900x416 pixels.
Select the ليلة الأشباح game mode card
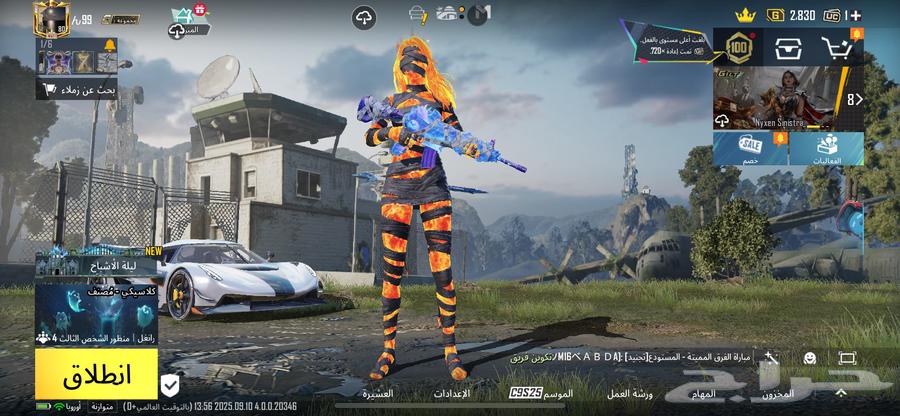pyautogui.click(x=99, y=264)
